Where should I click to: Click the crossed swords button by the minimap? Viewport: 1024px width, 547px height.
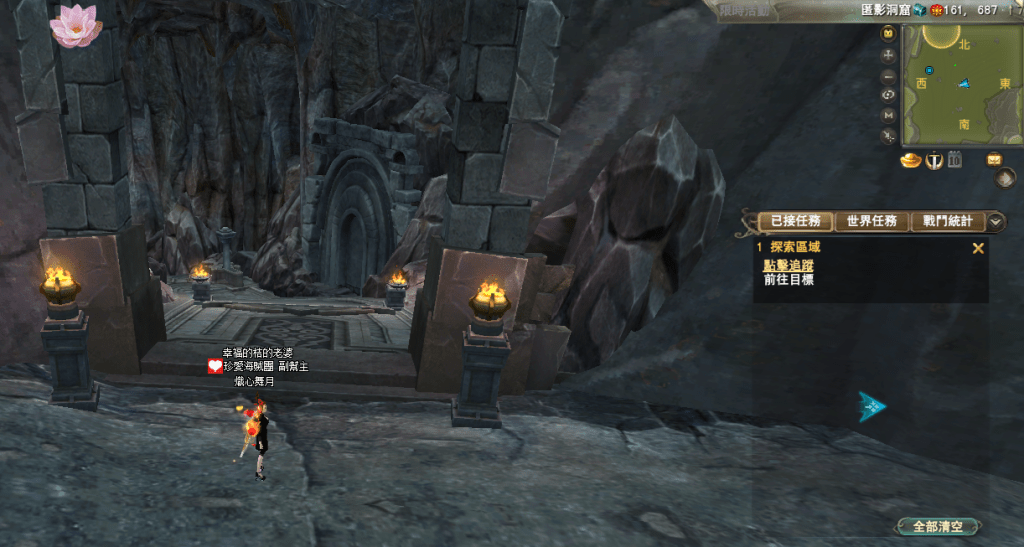pyautogui.click(x=888, y=135)
